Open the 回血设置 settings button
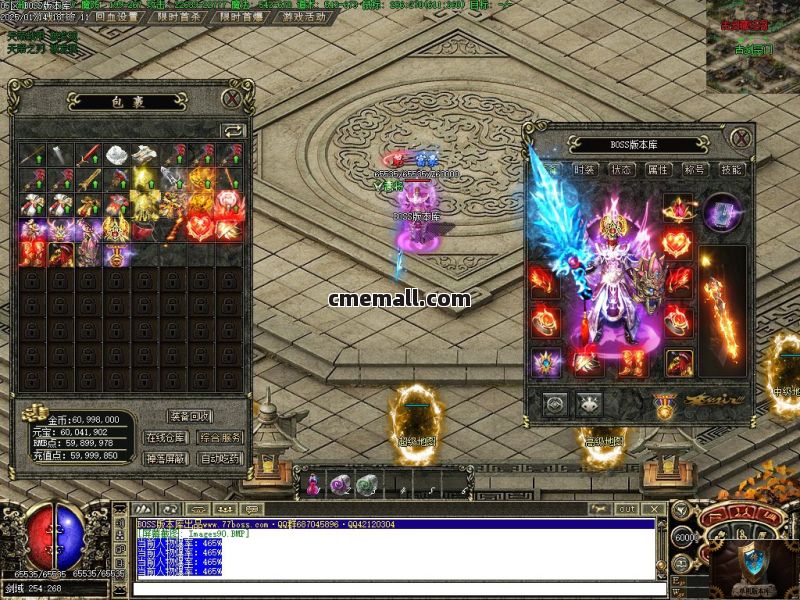Image resolution: width=800 pixels, height=600 pixels. click(117, 17)
